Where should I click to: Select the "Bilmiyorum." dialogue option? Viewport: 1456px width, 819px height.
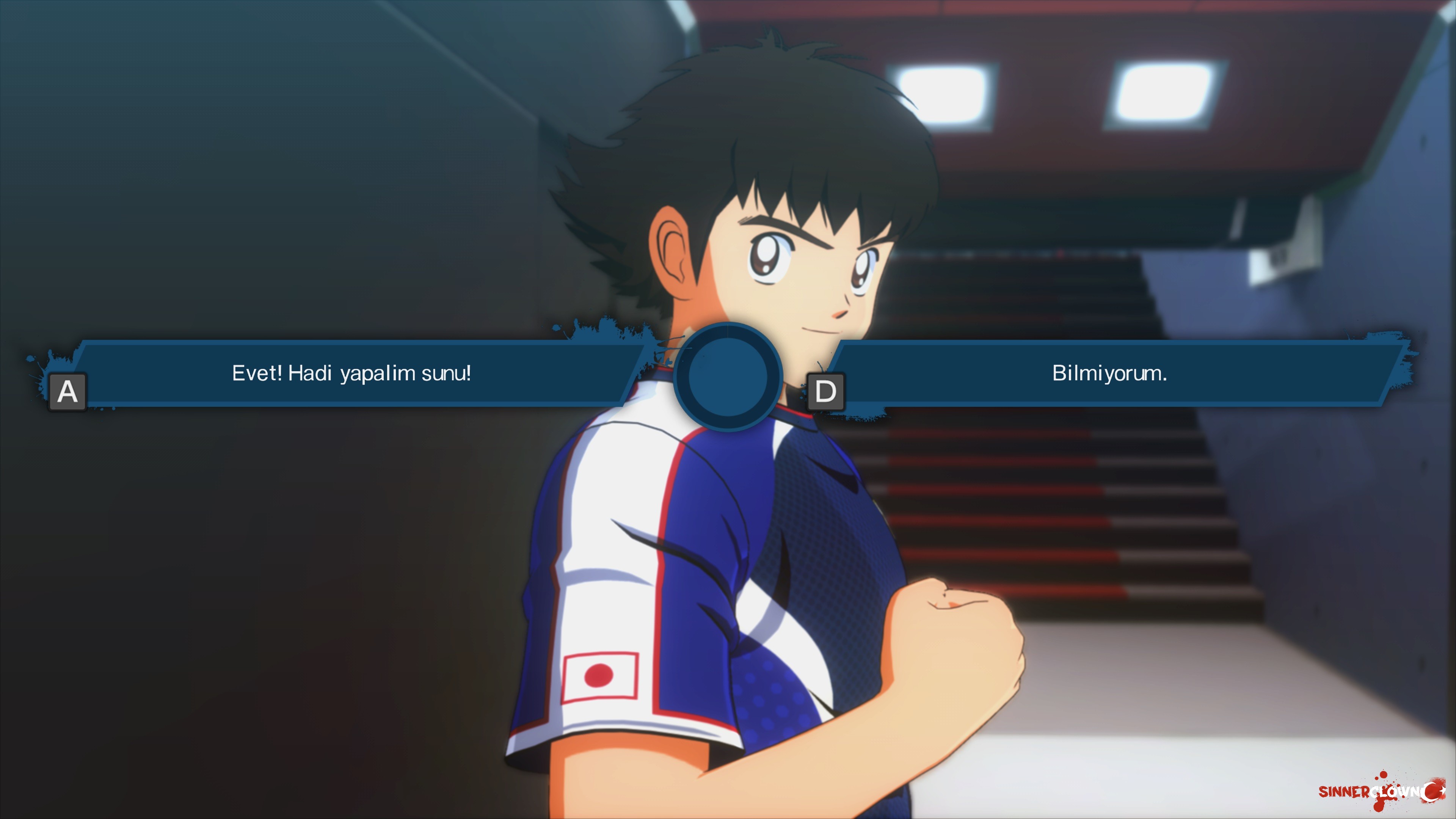click(1109, 373)
